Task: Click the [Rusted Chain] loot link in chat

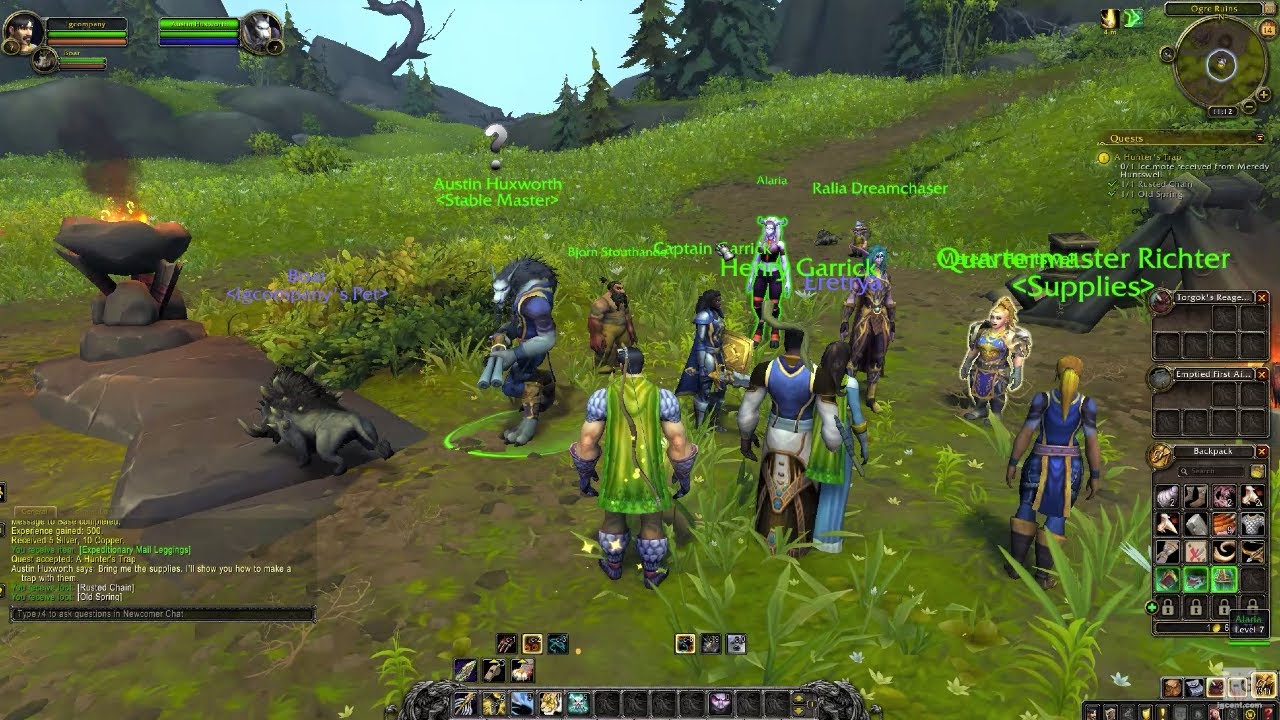Action: click(x=105, y=587)
